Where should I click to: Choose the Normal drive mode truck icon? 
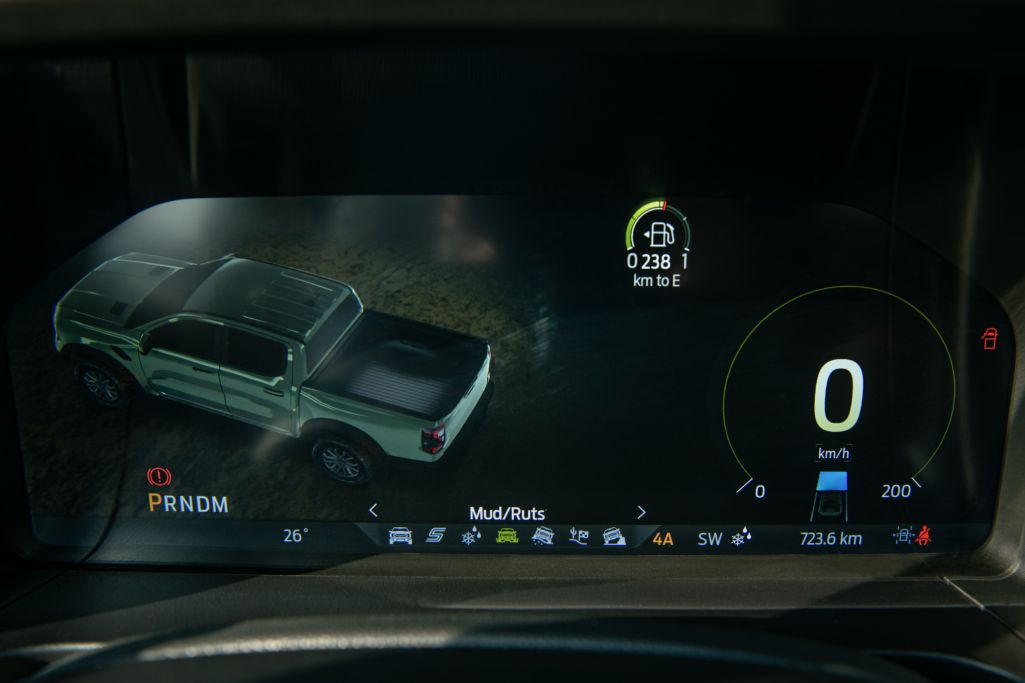coord(400,537)
